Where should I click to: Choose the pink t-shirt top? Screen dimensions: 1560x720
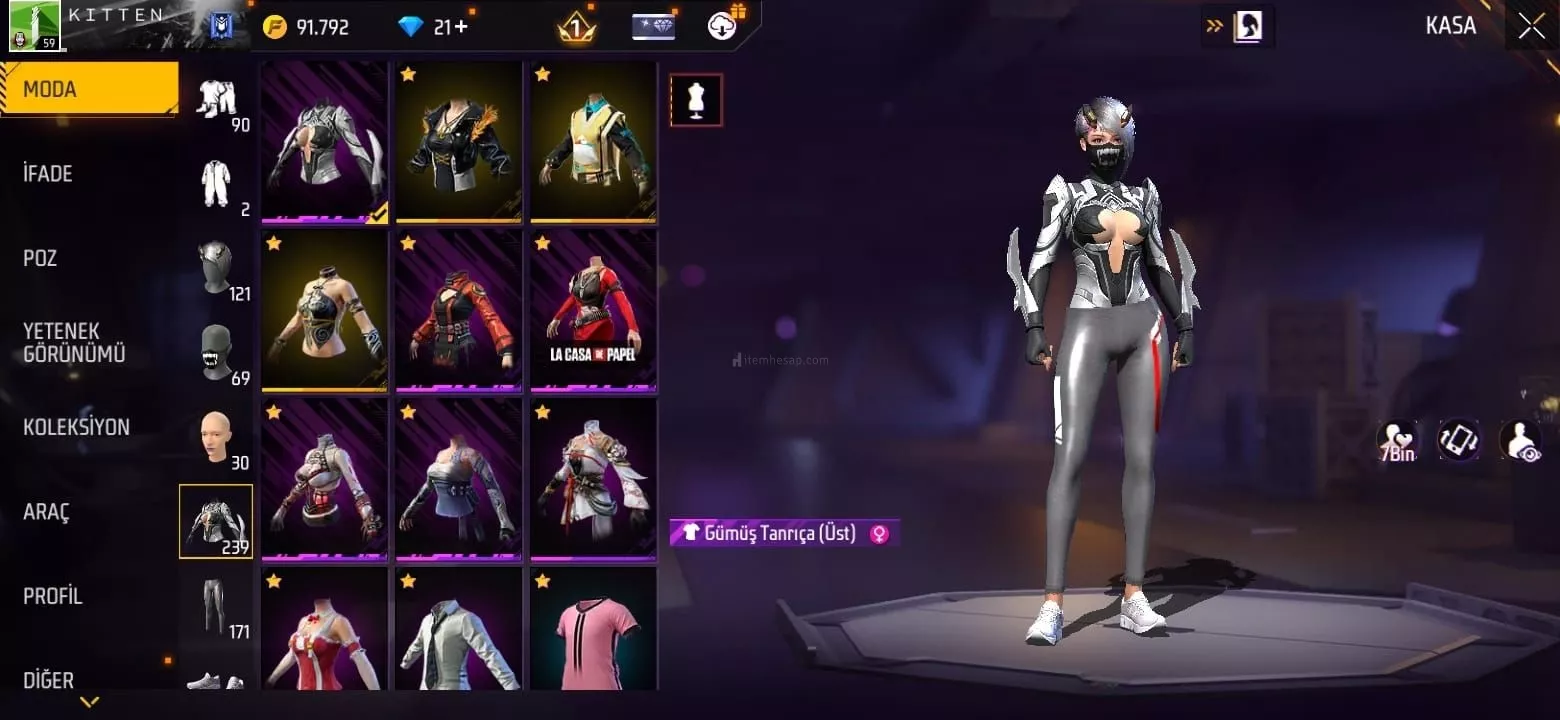[x=593, y=630]
